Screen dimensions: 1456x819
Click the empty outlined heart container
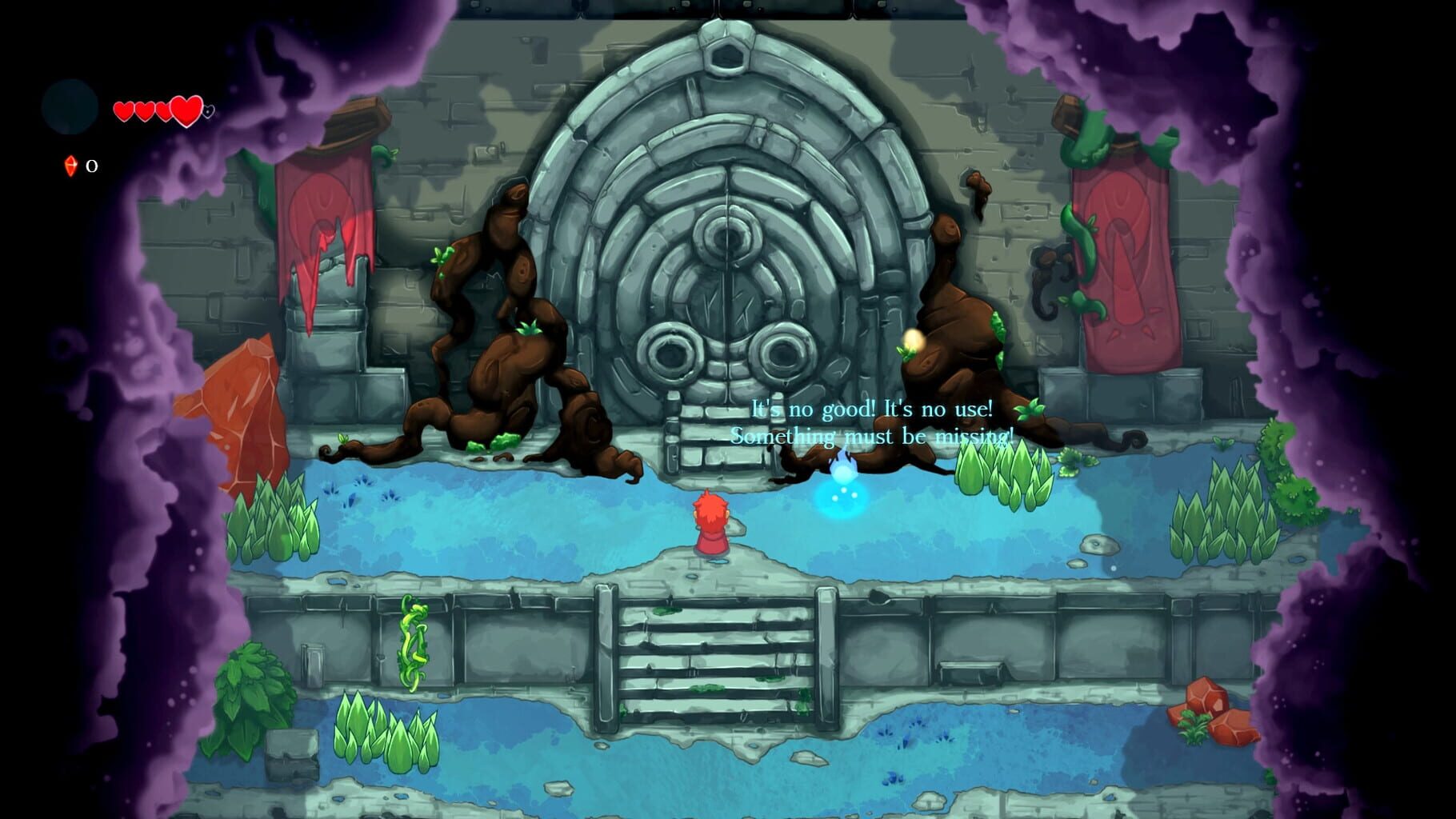coord(208,113)
